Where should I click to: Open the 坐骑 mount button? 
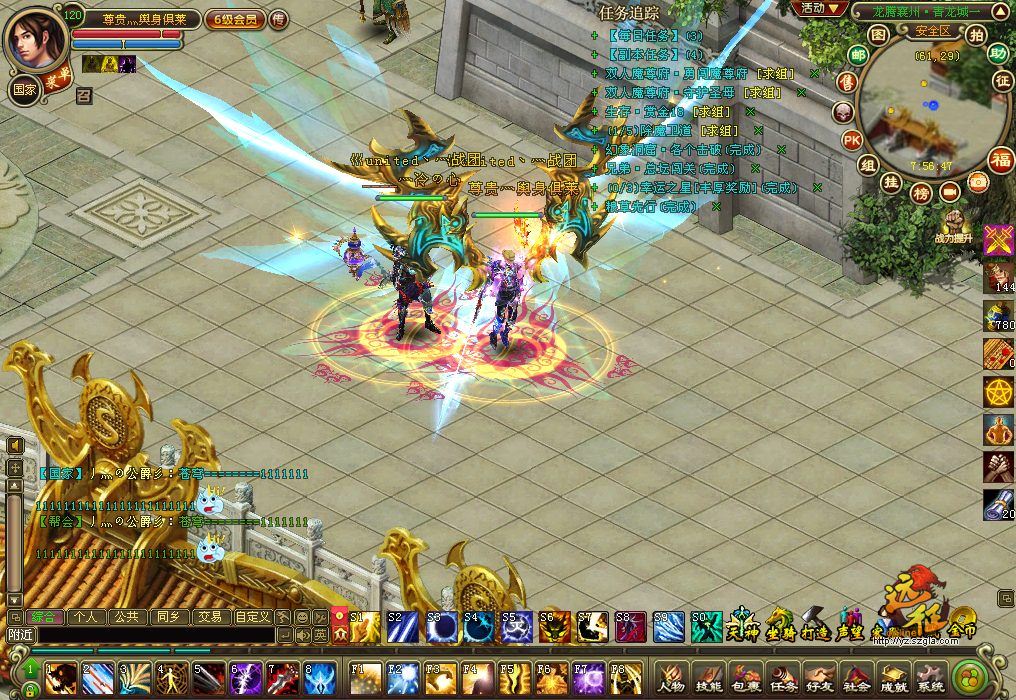[x=780, y=625]
